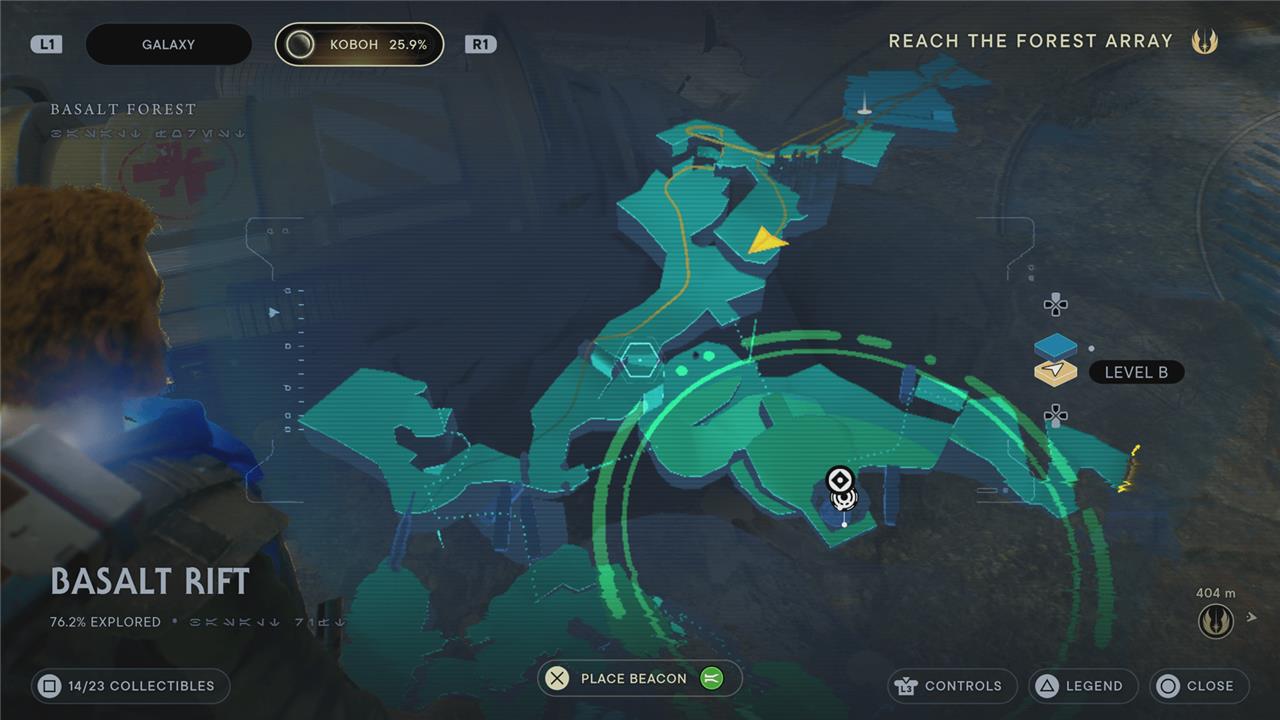Click the 404 m objective distance icon
The height and width of the screenshot is (720, 1280).
[x=1215, y=620]
